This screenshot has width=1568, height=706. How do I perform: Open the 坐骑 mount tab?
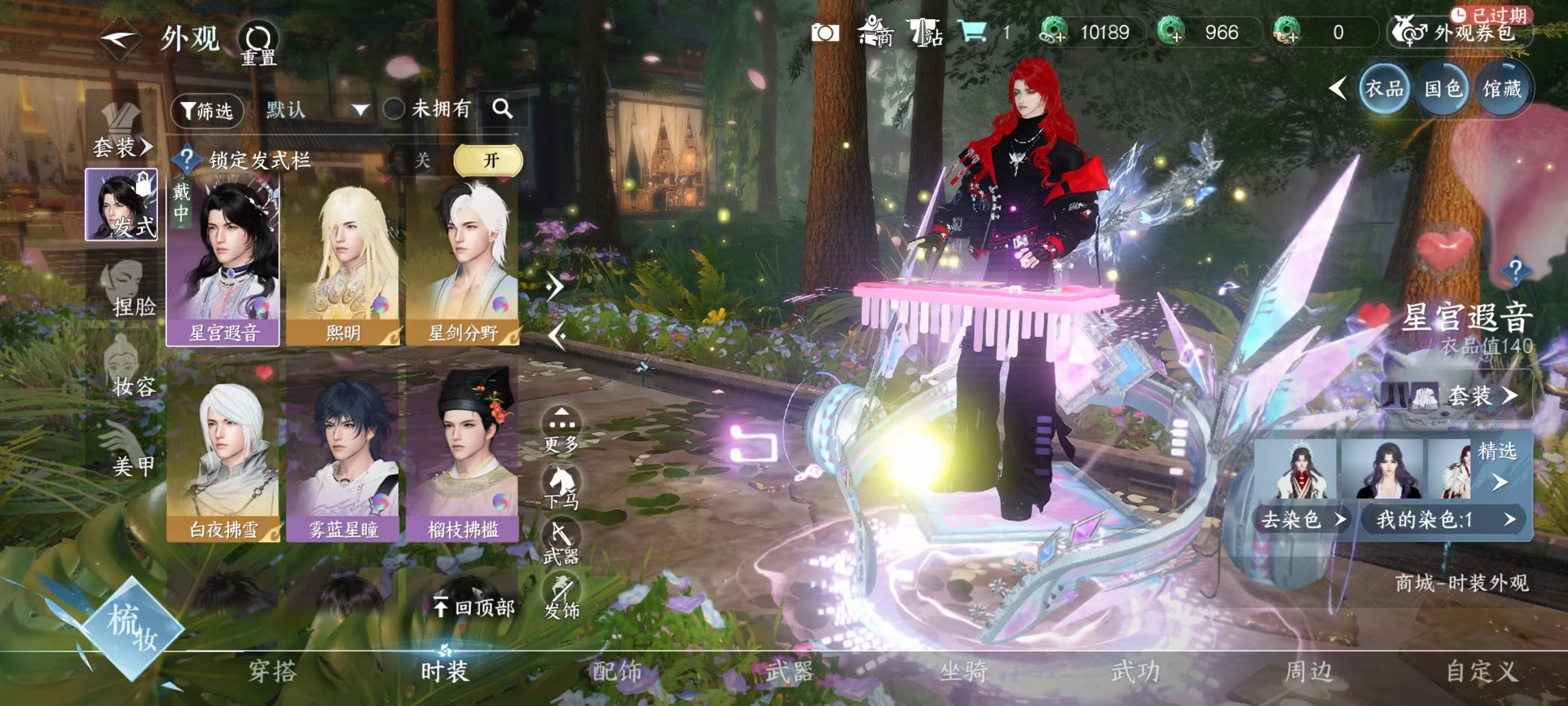click(x=963, y=672)
